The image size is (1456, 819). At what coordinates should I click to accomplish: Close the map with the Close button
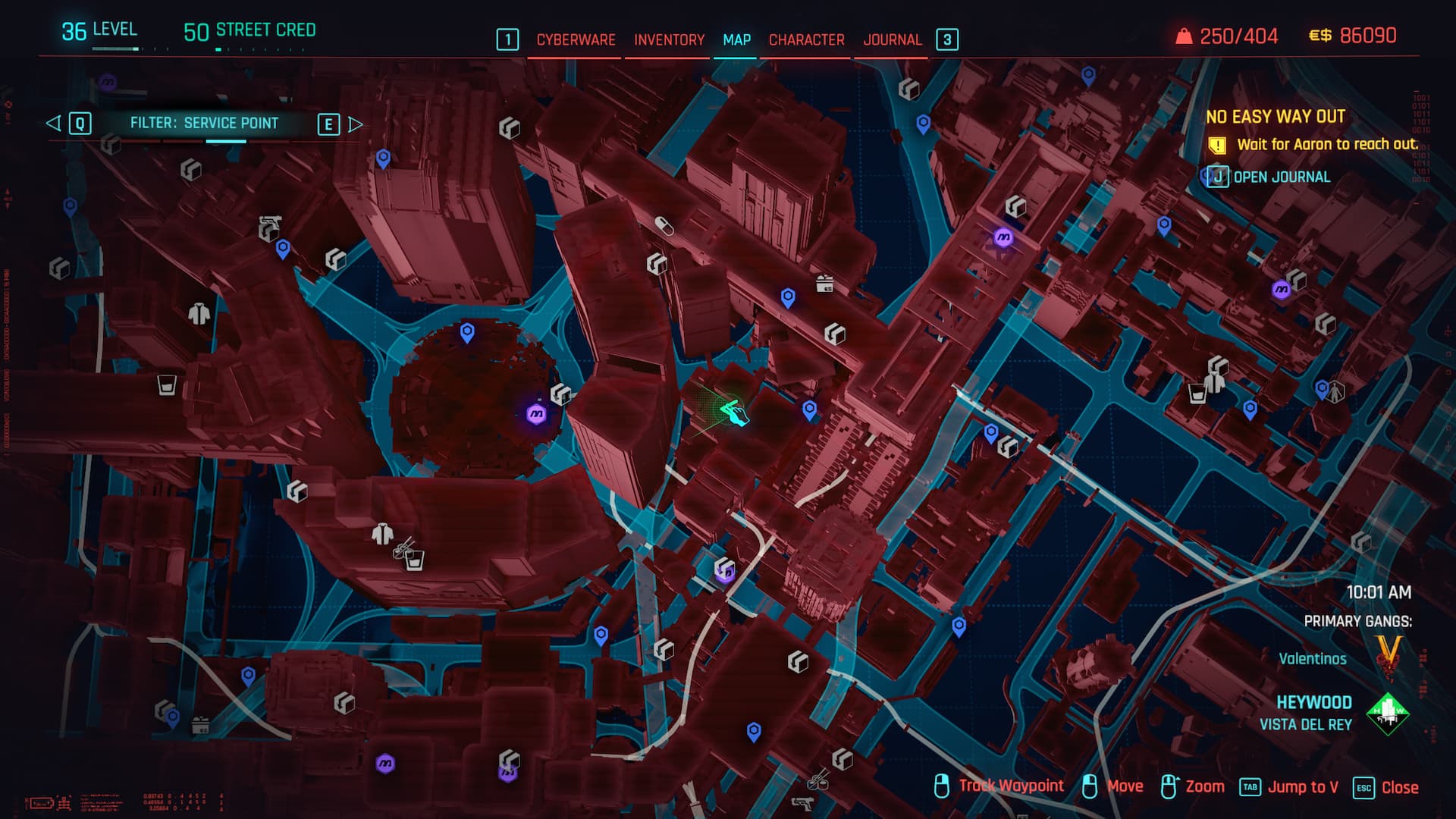[x=1399, y=787]
